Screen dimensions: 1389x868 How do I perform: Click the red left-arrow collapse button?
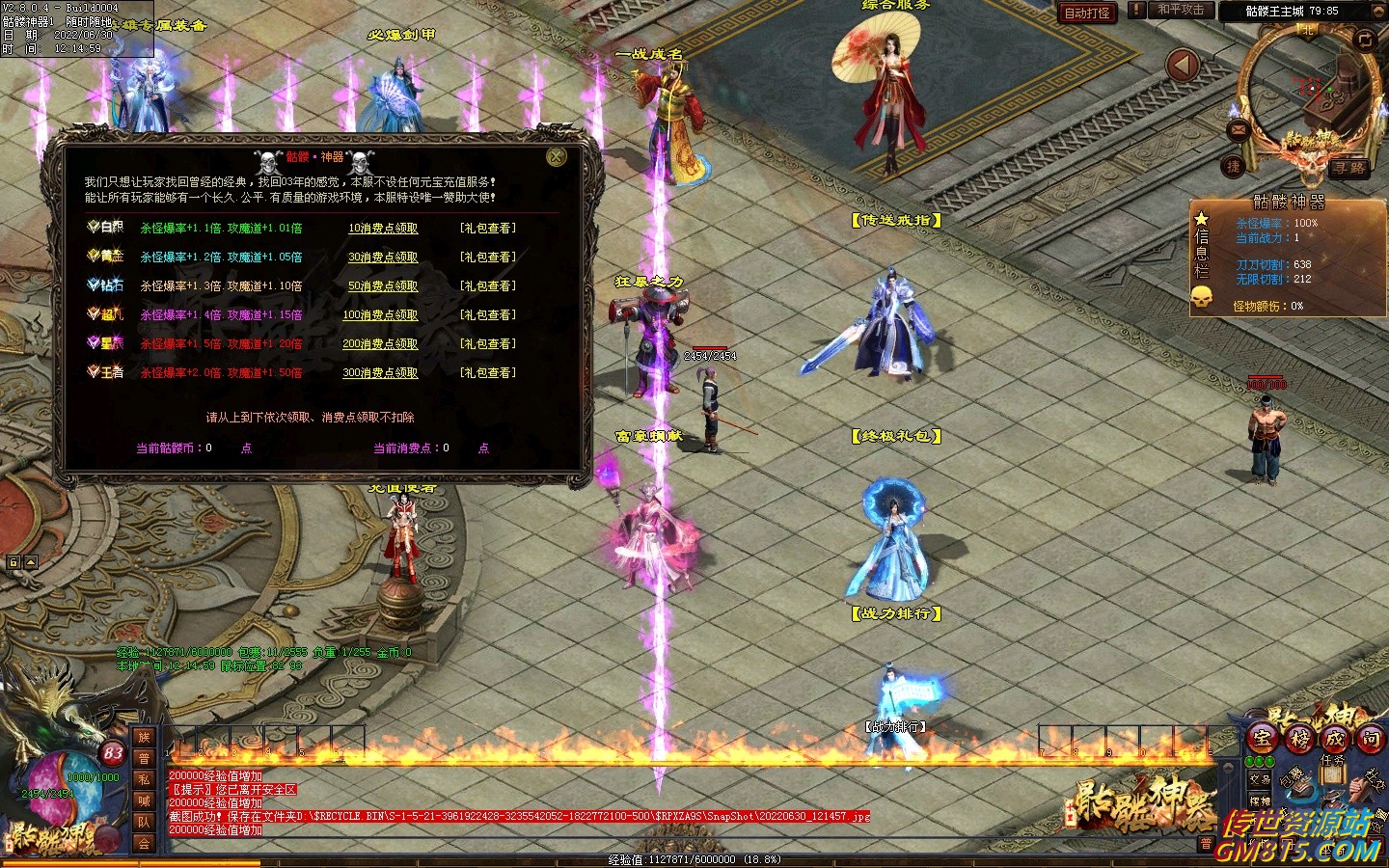click(x=1183, y=66)
